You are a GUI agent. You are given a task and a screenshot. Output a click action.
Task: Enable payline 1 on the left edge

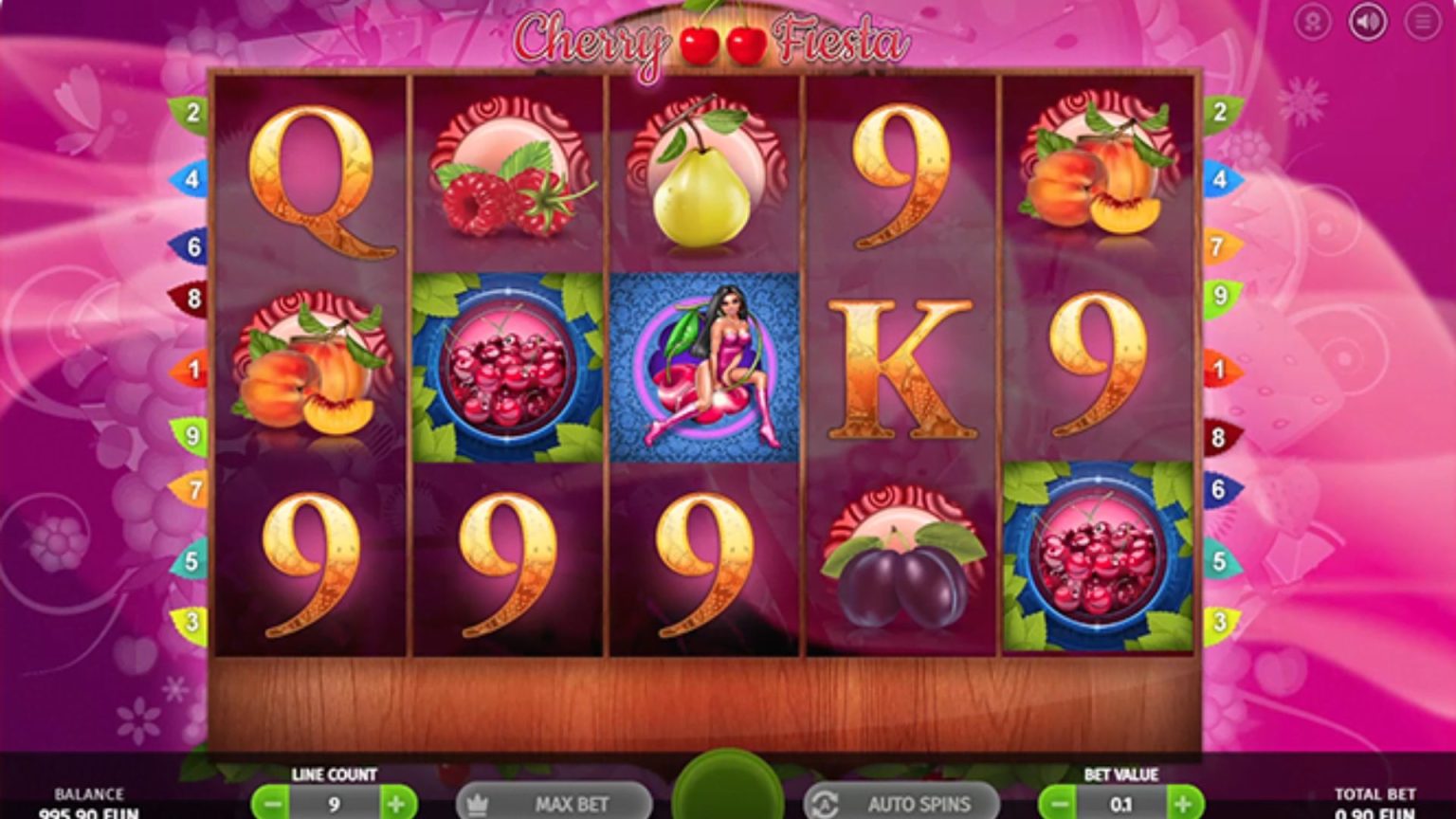pyautogui.click(x=194, y=369)
